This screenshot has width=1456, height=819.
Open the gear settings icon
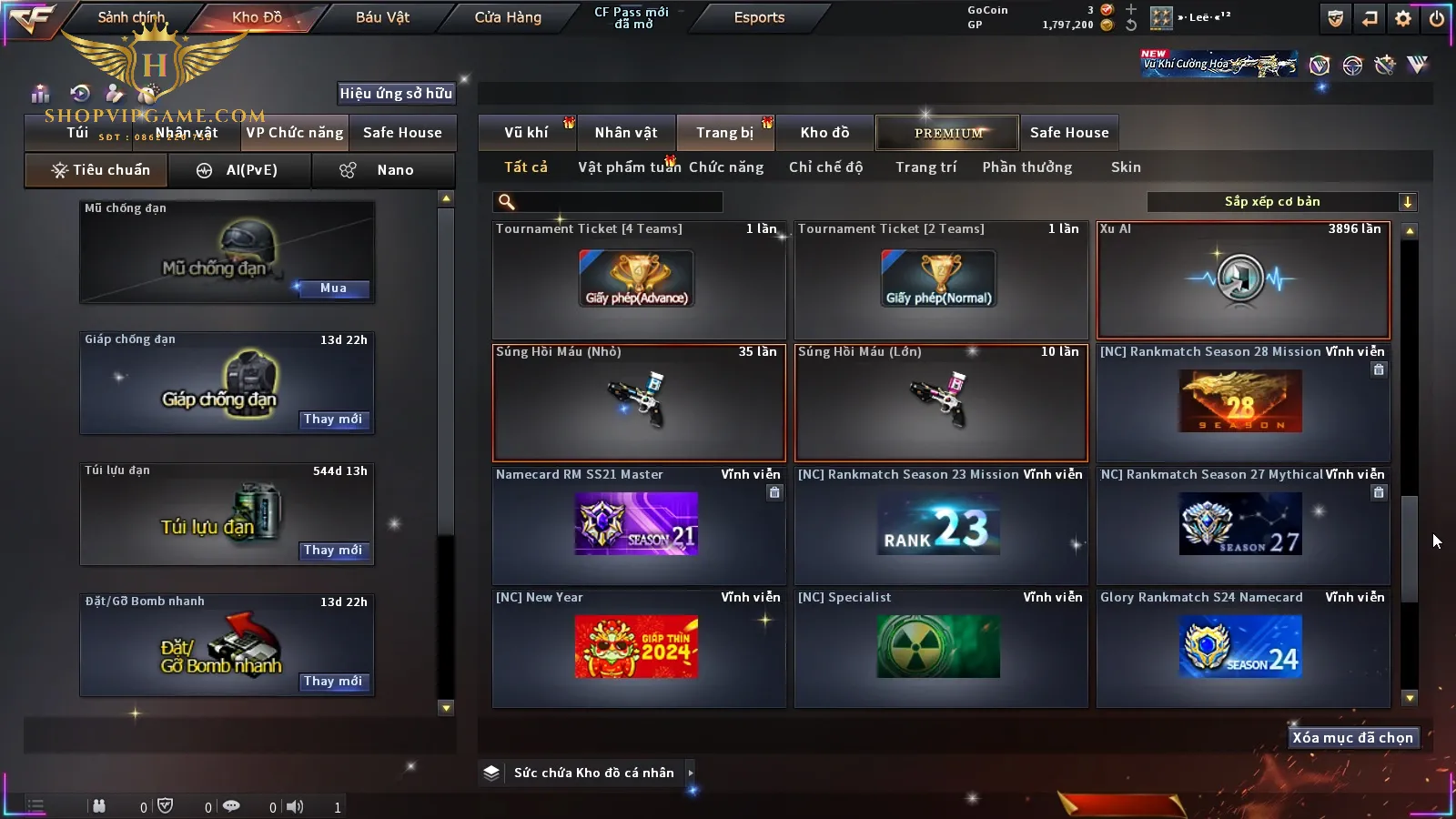click(x=1403, y=18)
